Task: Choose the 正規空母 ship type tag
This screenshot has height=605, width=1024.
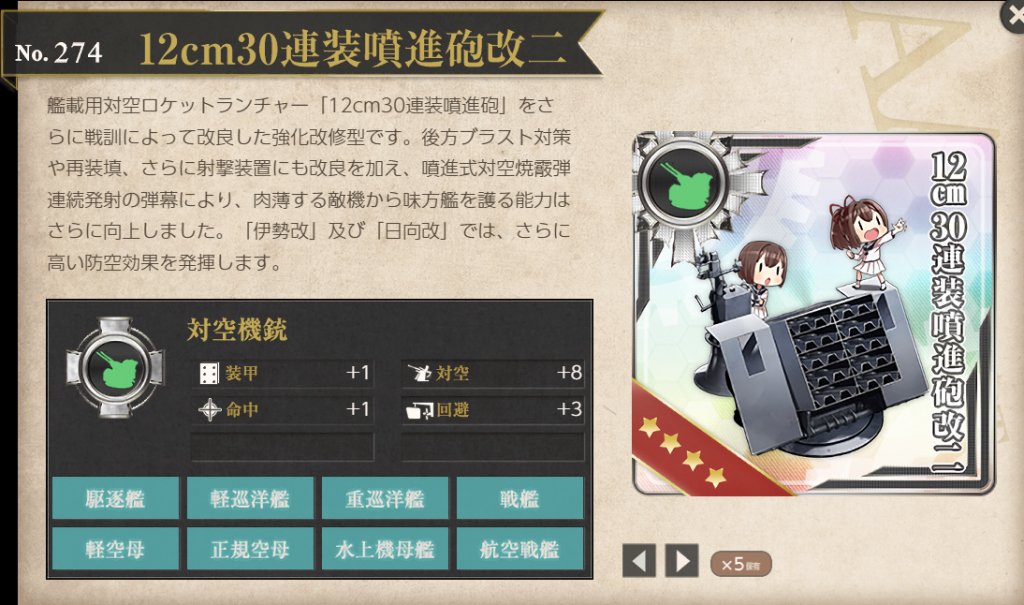Action: tap(250, 549)
